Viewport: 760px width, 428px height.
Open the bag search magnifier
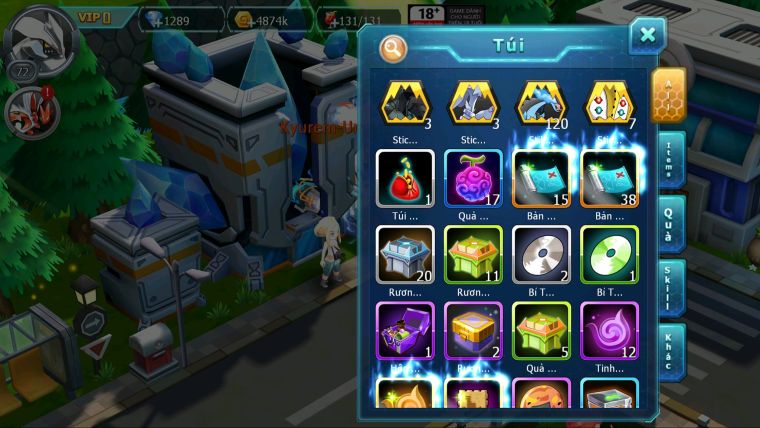coord(394,47)
